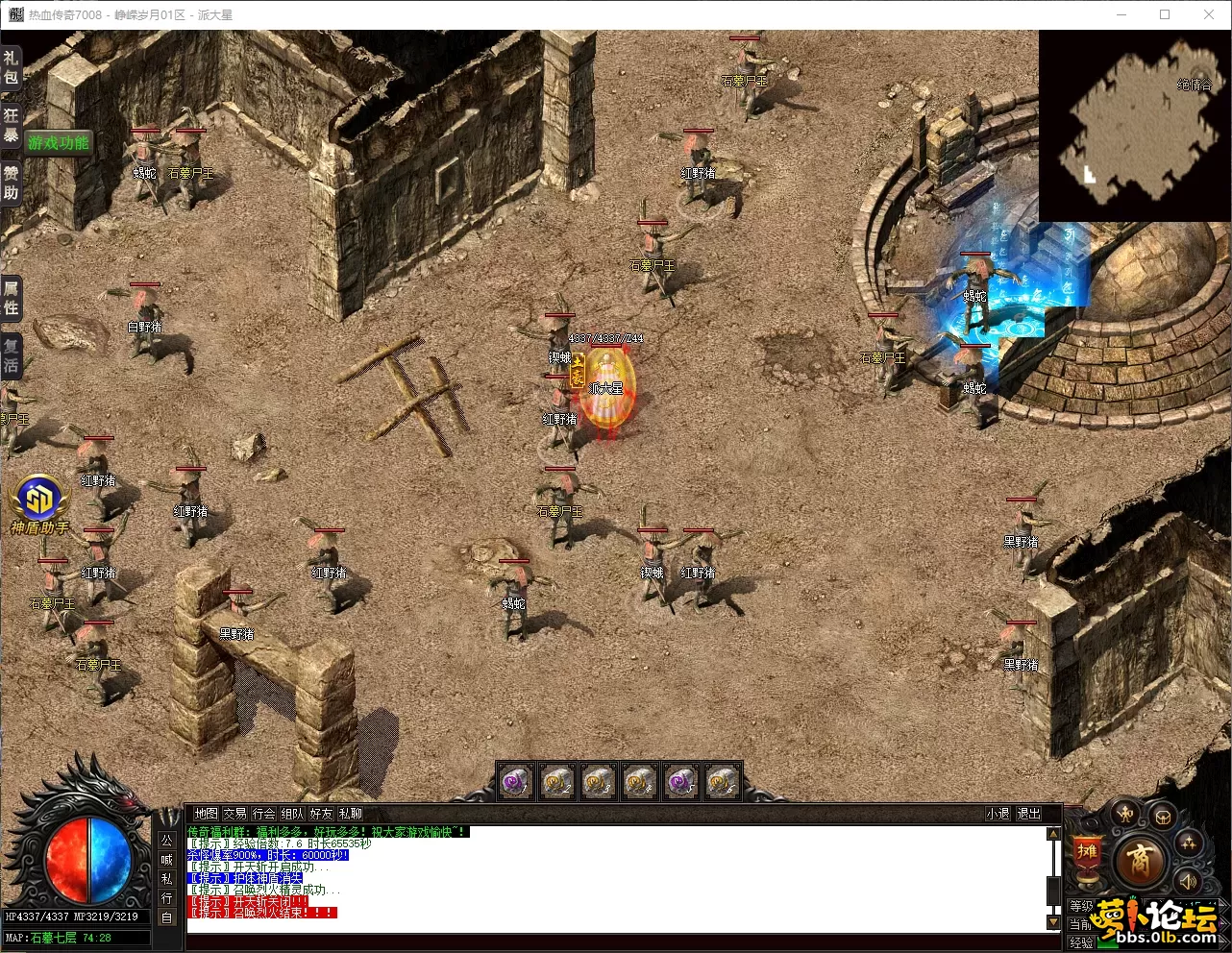Open the 交易 trade menu
Image resolution: width=1232 pixels, height=953 pixels.
(234, 814)
